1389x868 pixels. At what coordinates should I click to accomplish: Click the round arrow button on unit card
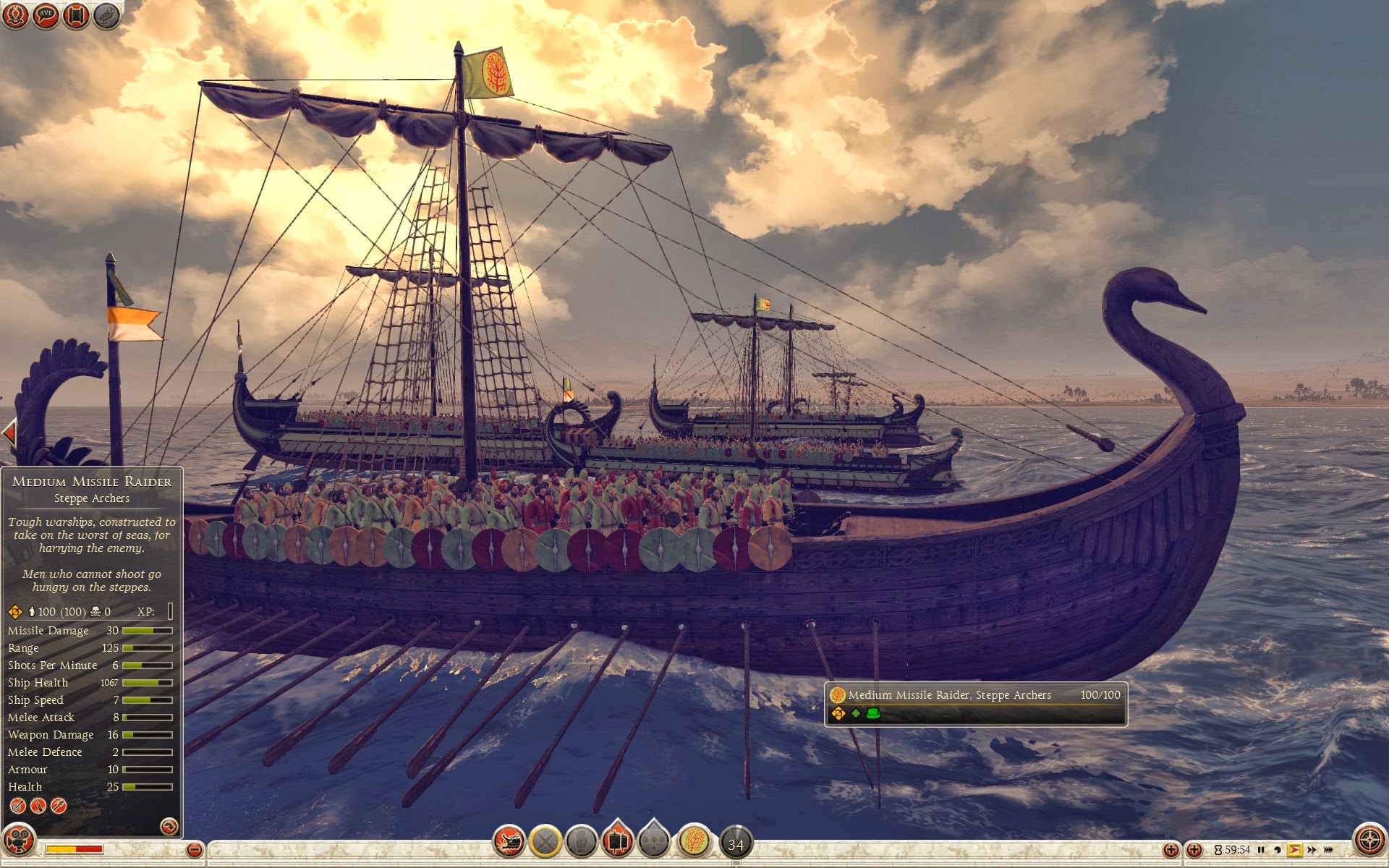tap(169, 826)
